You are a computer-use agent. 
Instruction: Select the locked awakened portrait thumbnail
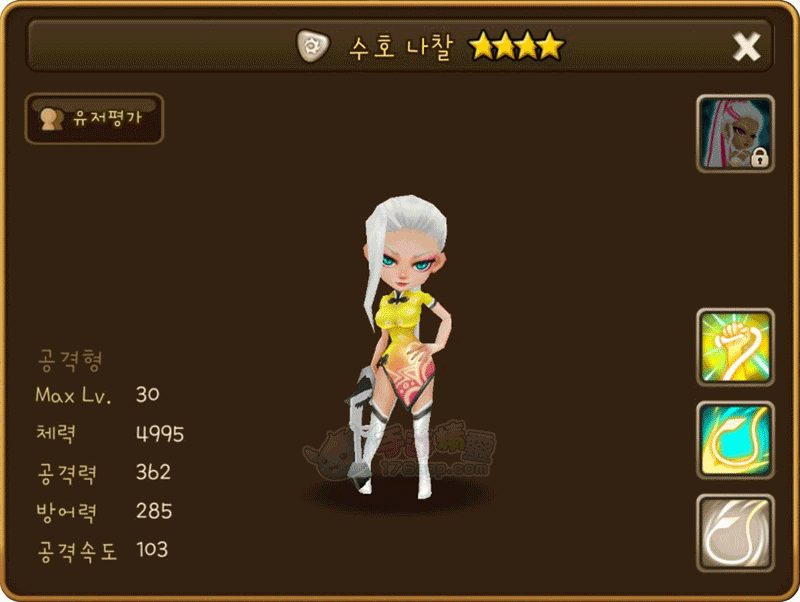(735, 133)
